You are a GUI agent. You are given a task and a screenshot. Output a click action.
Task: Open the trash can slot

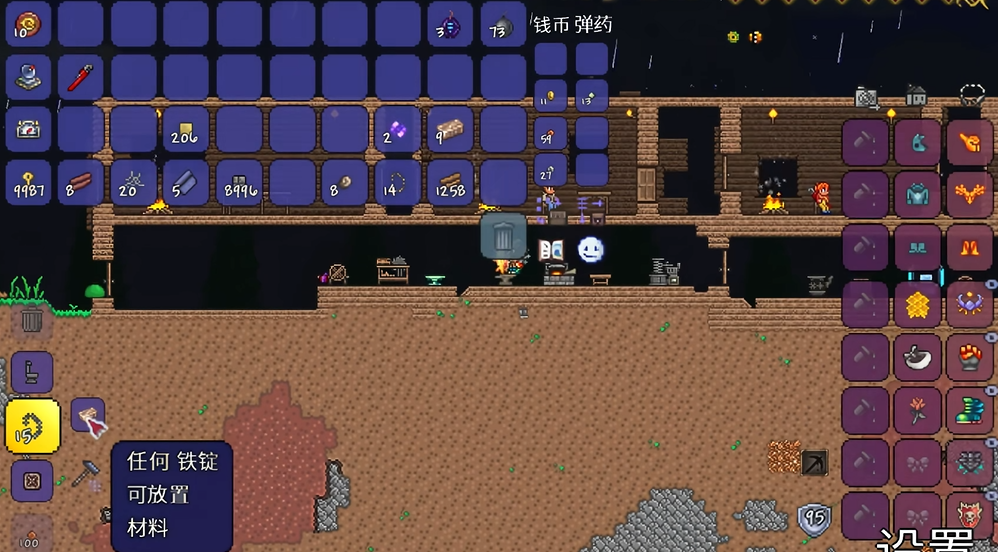503,237
